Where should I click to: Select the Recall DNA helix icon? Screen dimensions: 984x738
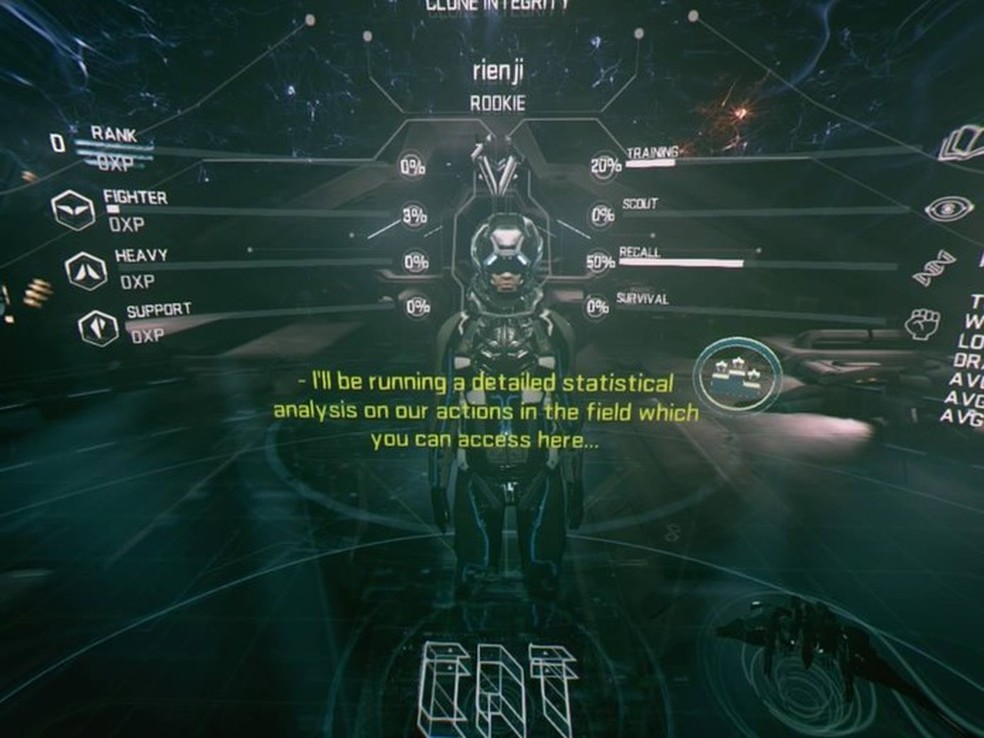(x=935, y=268)
